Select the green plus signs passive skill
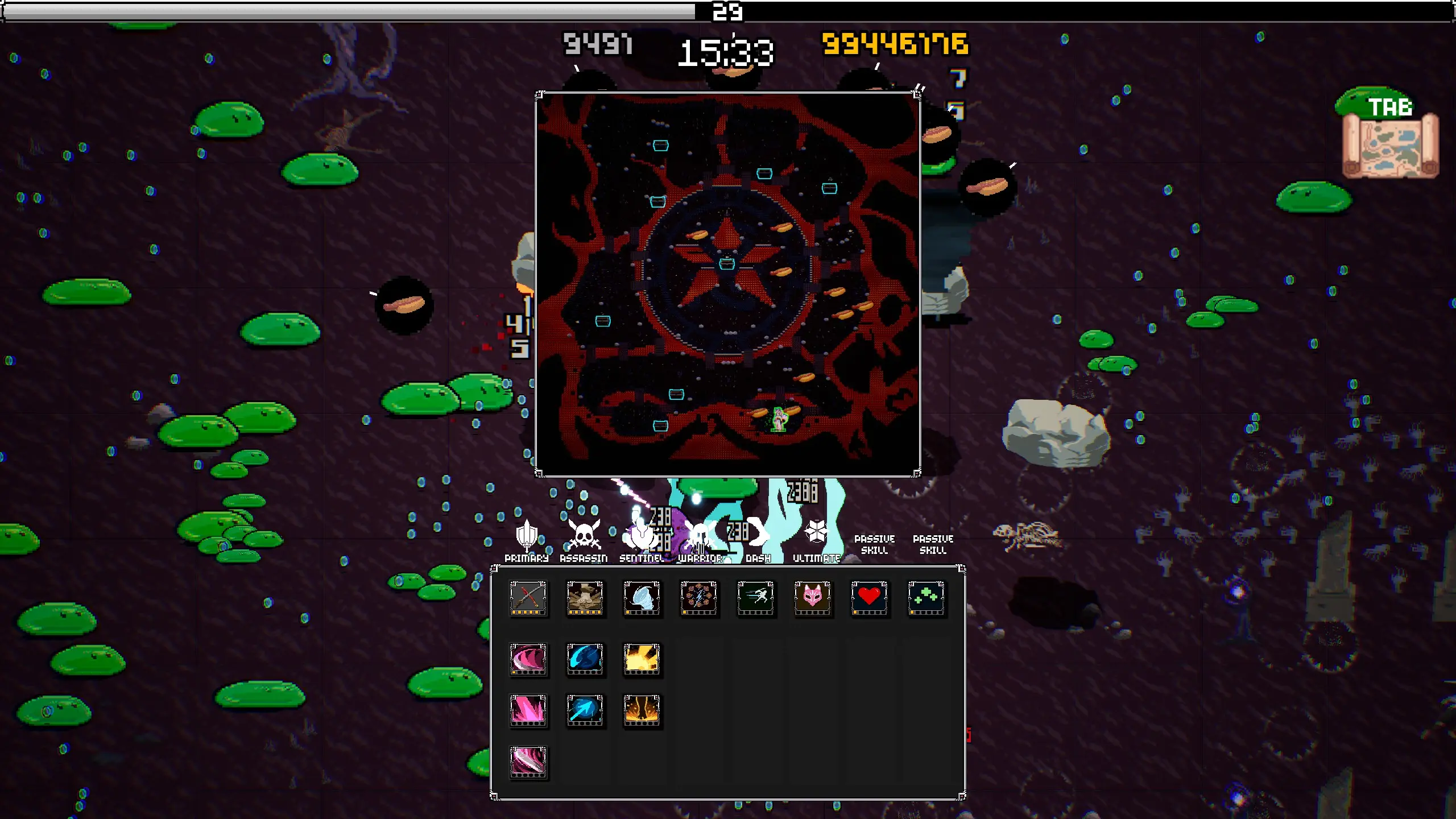Screen dimensions: 1456x819 tap(926, 598)
